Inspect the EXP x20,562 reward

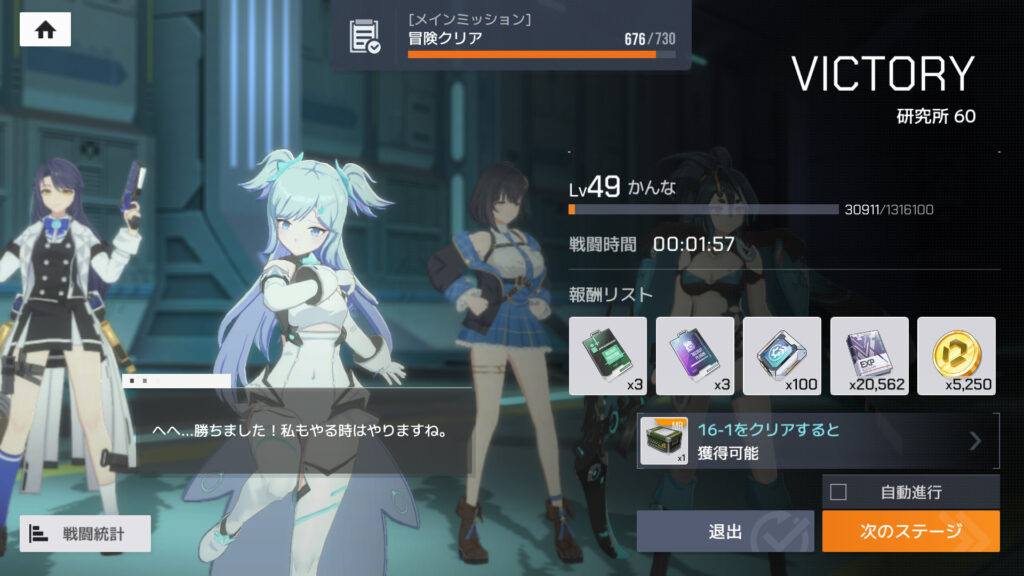pyautogui.click(x=869, y=355)
